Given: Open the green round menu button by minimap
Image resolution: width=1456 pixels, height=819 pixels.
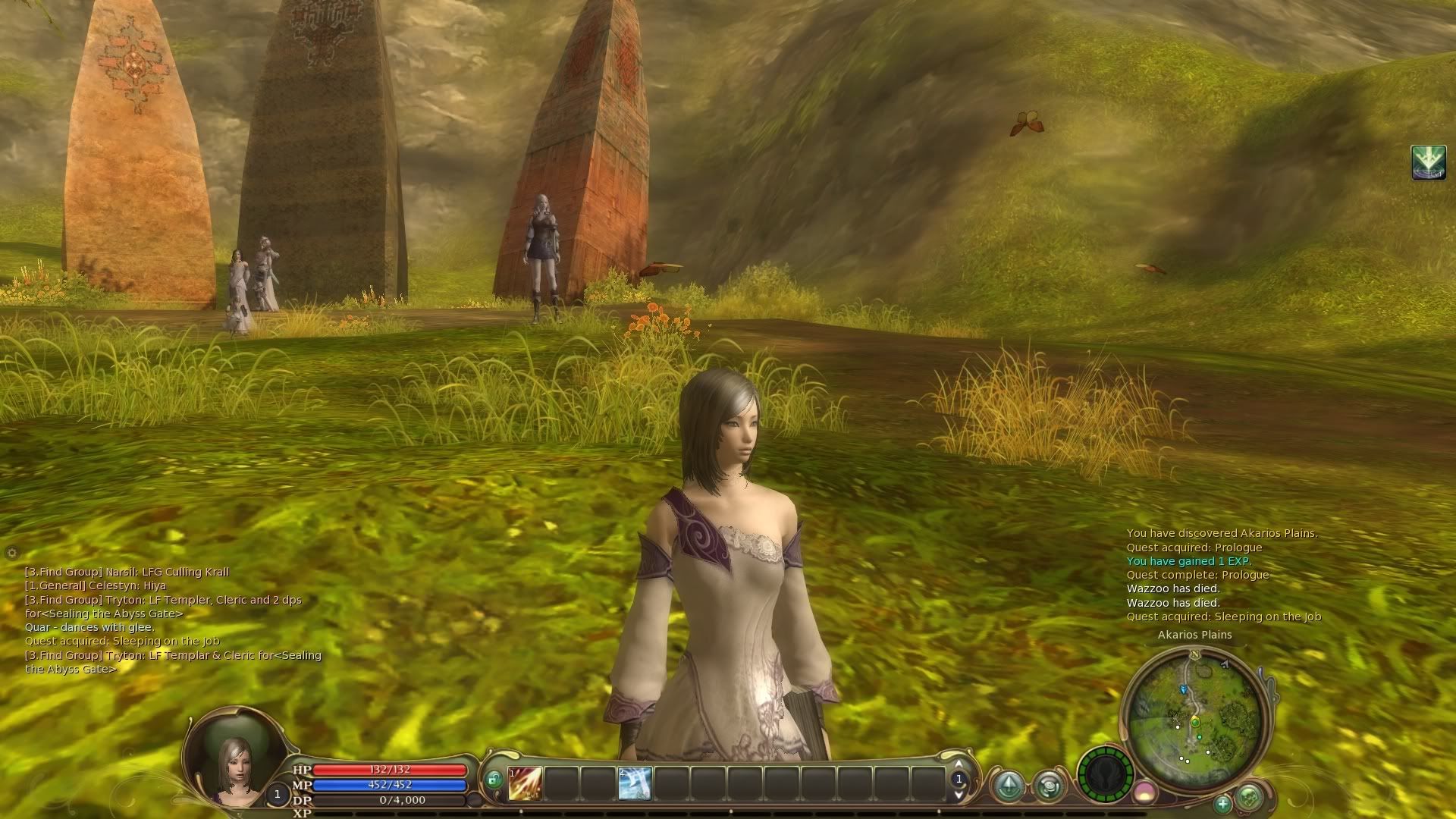Looking at the screenshot, I should tap(1249, 797).
